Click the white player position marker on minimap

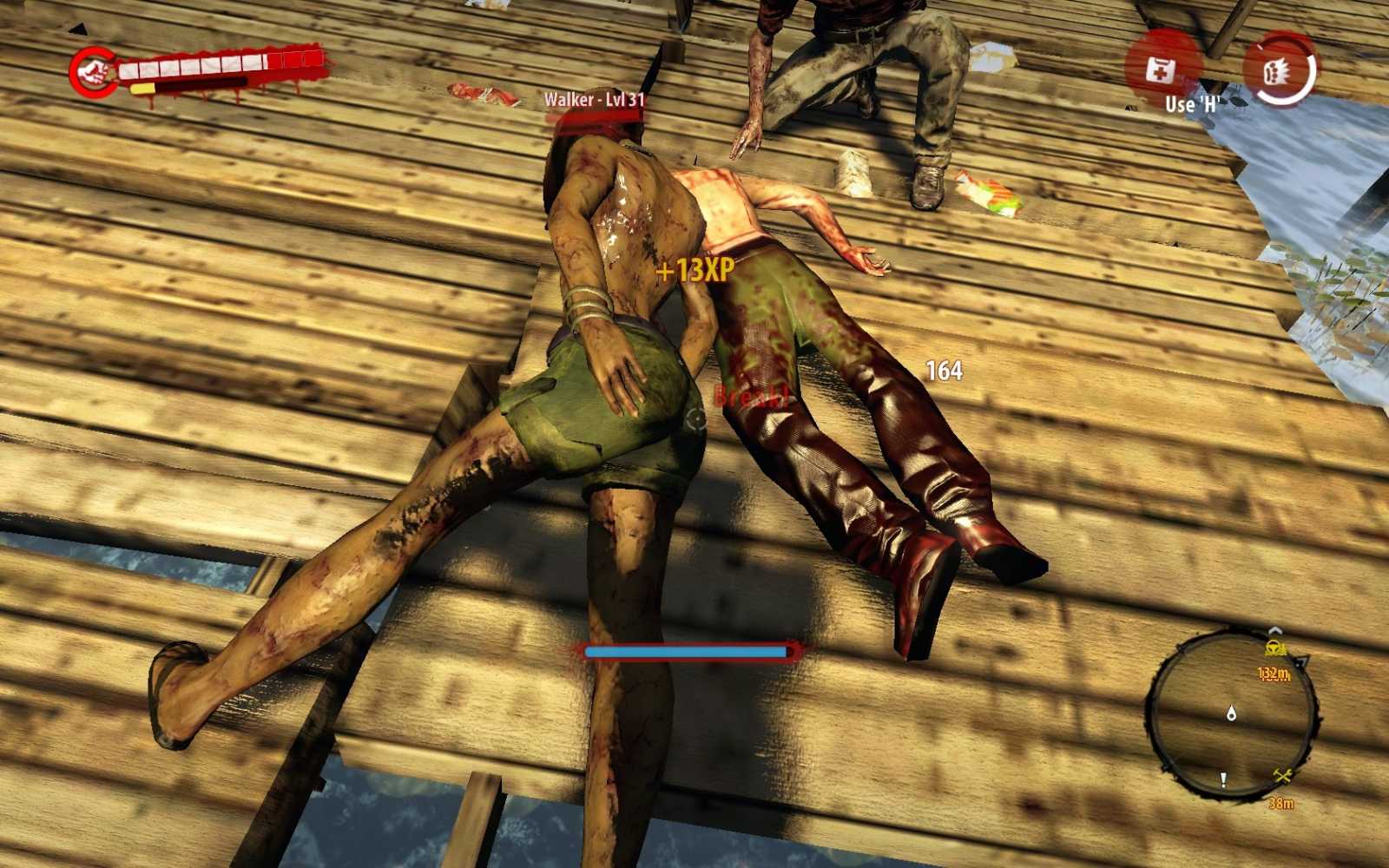click(1231, 713)
